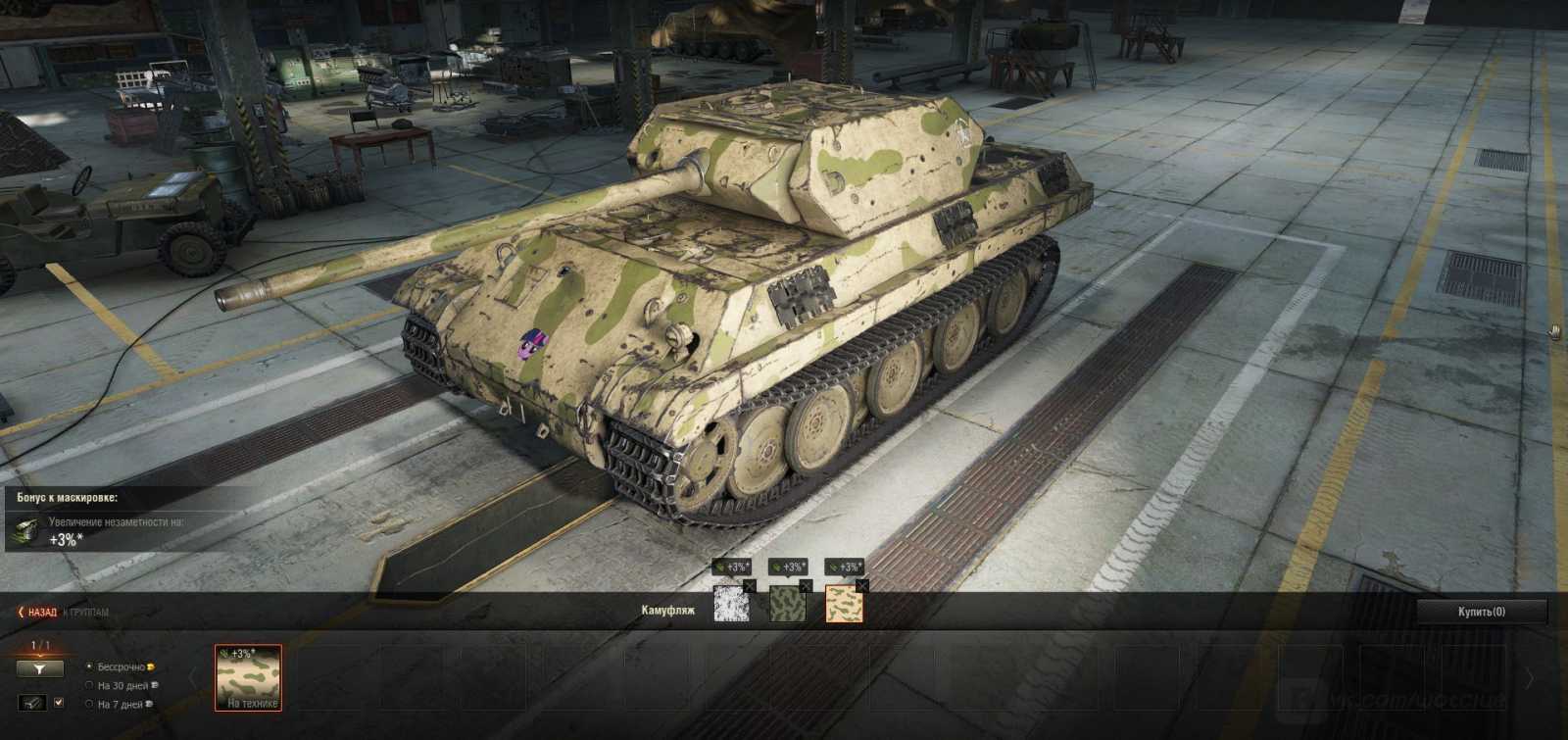
Task: Go back with the НАЗАД button
Action: (x=37, y=612)
